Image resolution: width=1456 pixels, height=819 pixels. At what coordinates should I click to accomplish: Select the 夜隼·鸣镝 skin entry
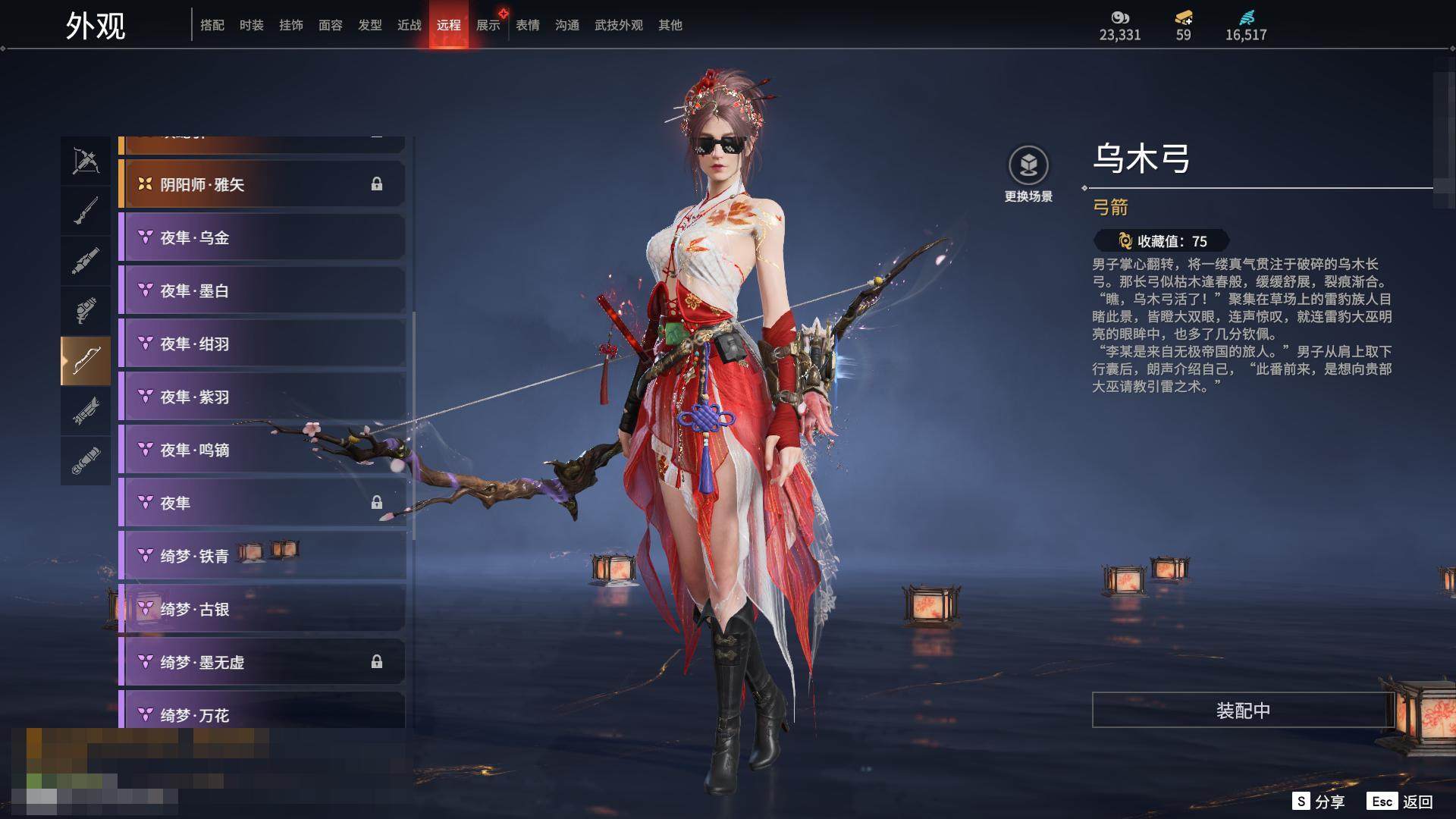coord(262,450)
